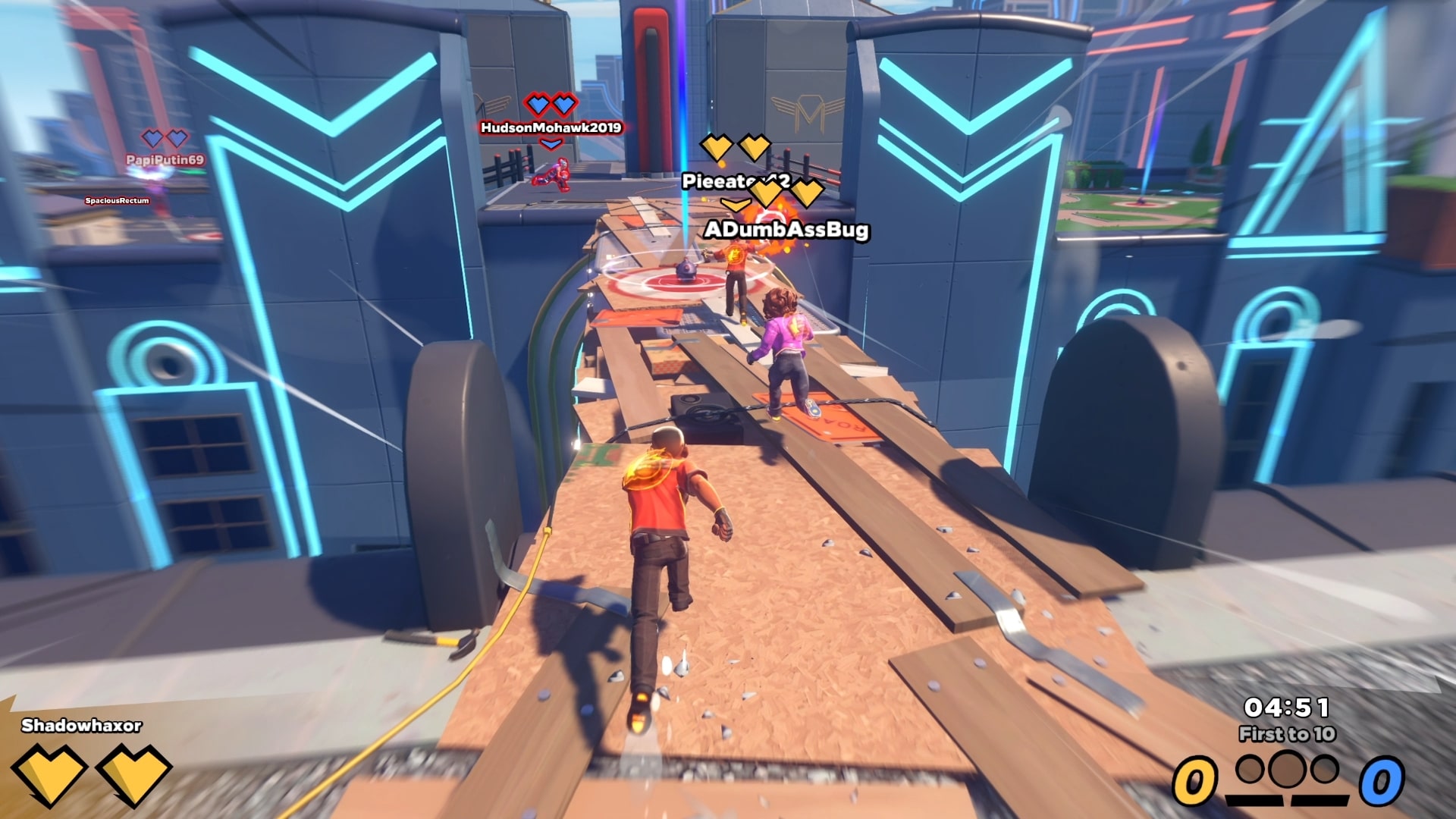Click the purple heart above PapiPutin69
This screenshot has height=819, width=1456.
coord(155,139)
